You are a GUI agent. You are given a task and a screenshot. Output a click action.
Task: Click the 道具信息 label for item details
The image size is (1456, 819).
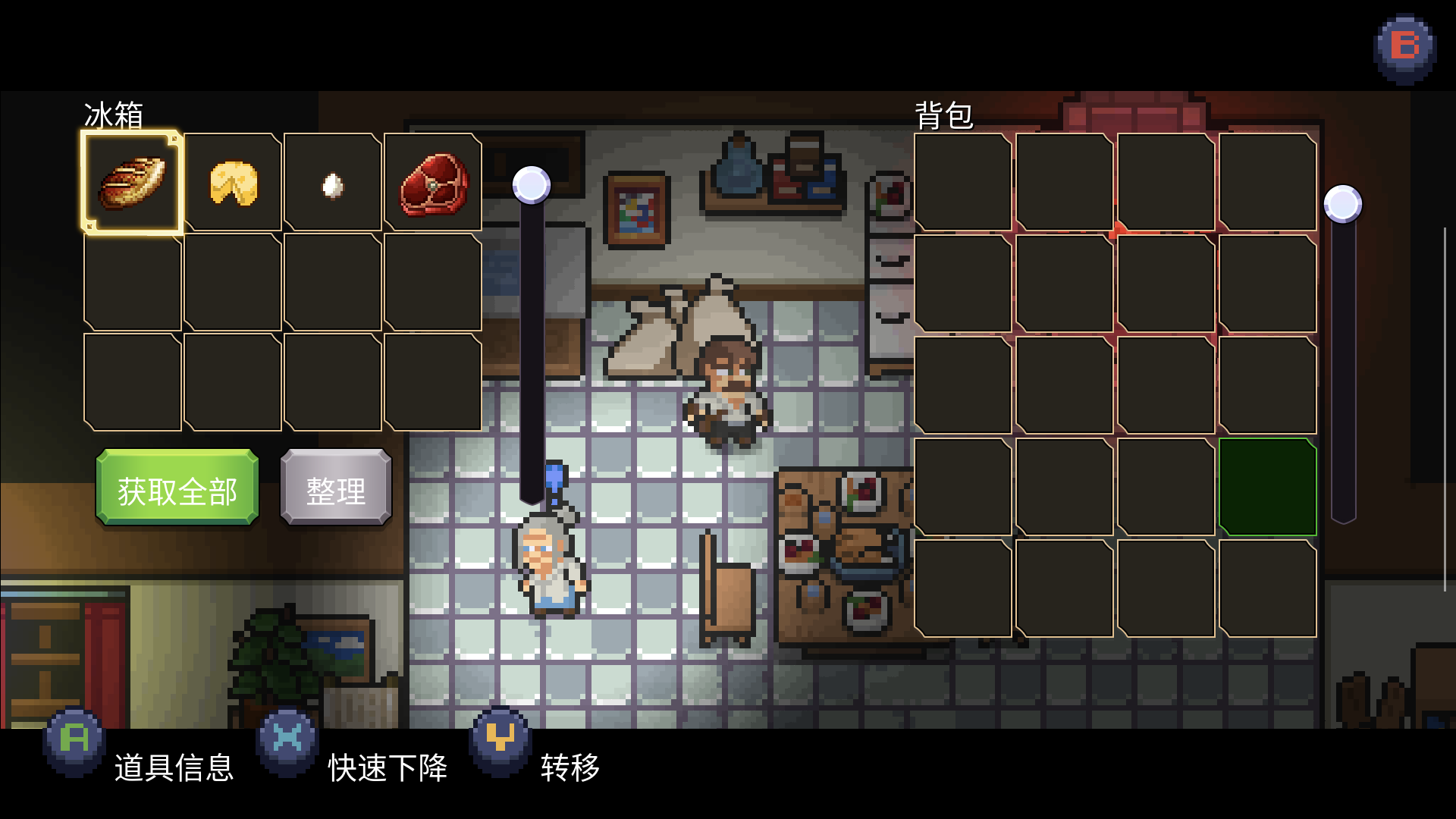pos(174,767)
